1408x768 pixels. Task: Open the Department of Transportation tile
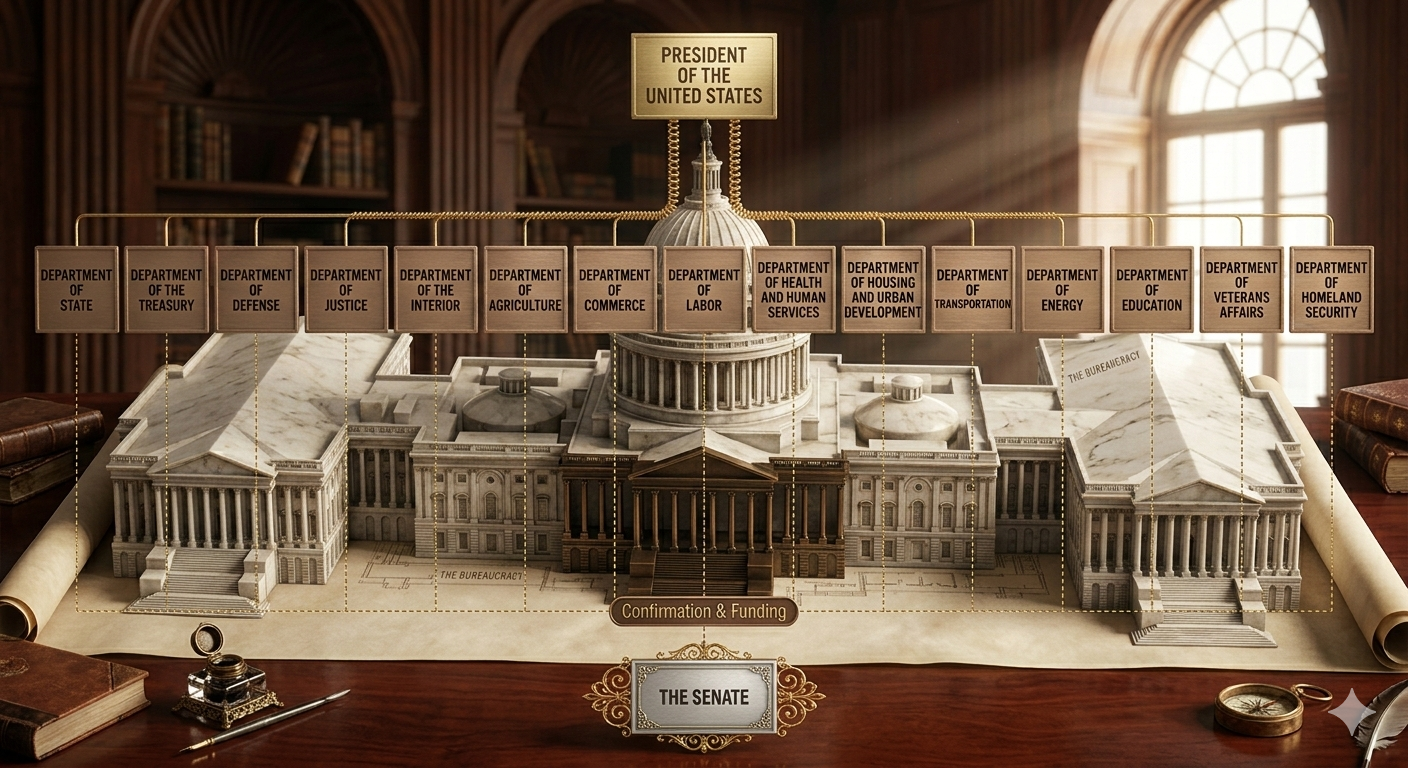coord(972,289)
